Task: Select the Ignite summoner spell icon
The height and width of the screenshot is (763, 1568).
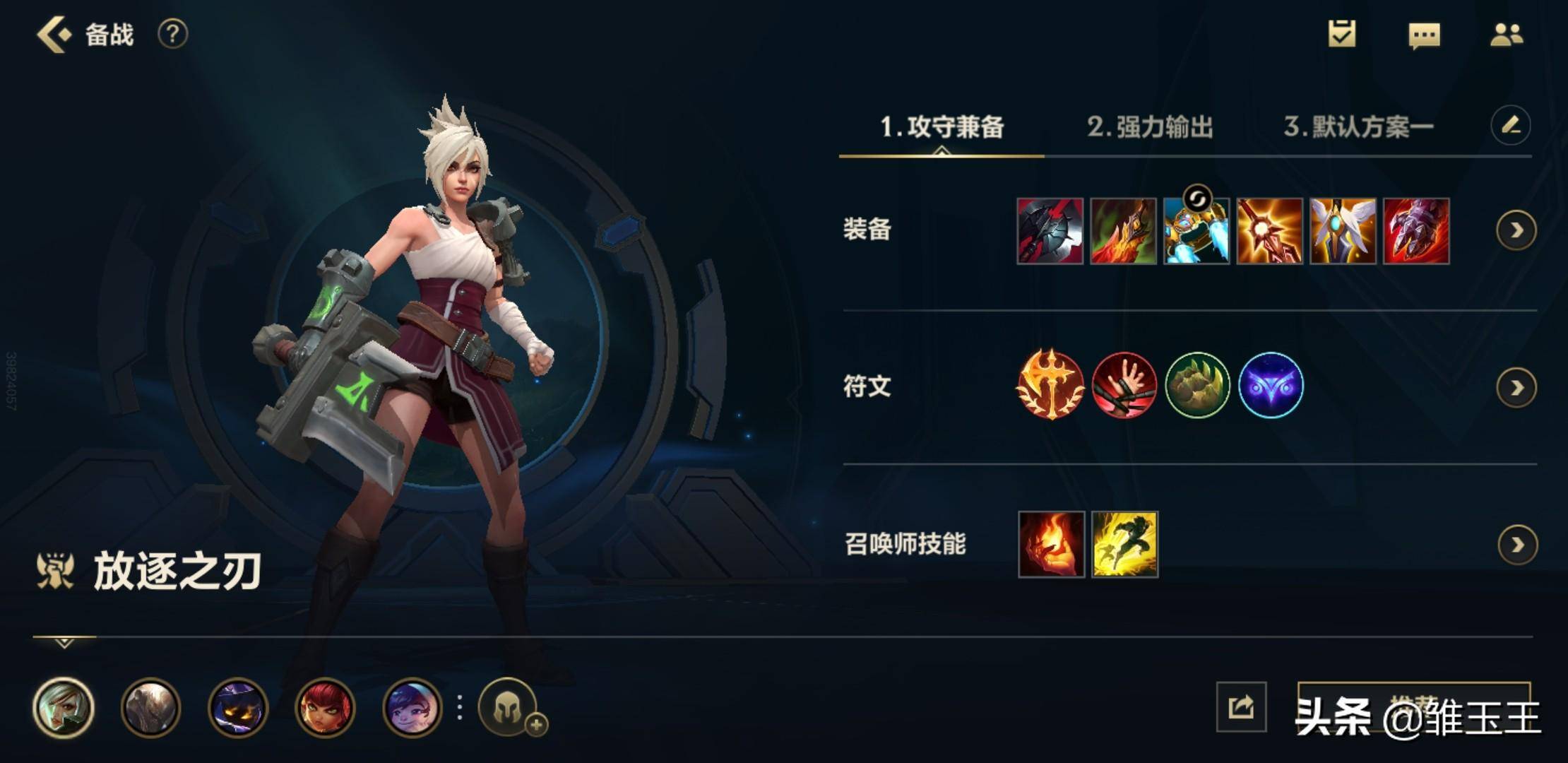Action: (x=1051, y=545)
